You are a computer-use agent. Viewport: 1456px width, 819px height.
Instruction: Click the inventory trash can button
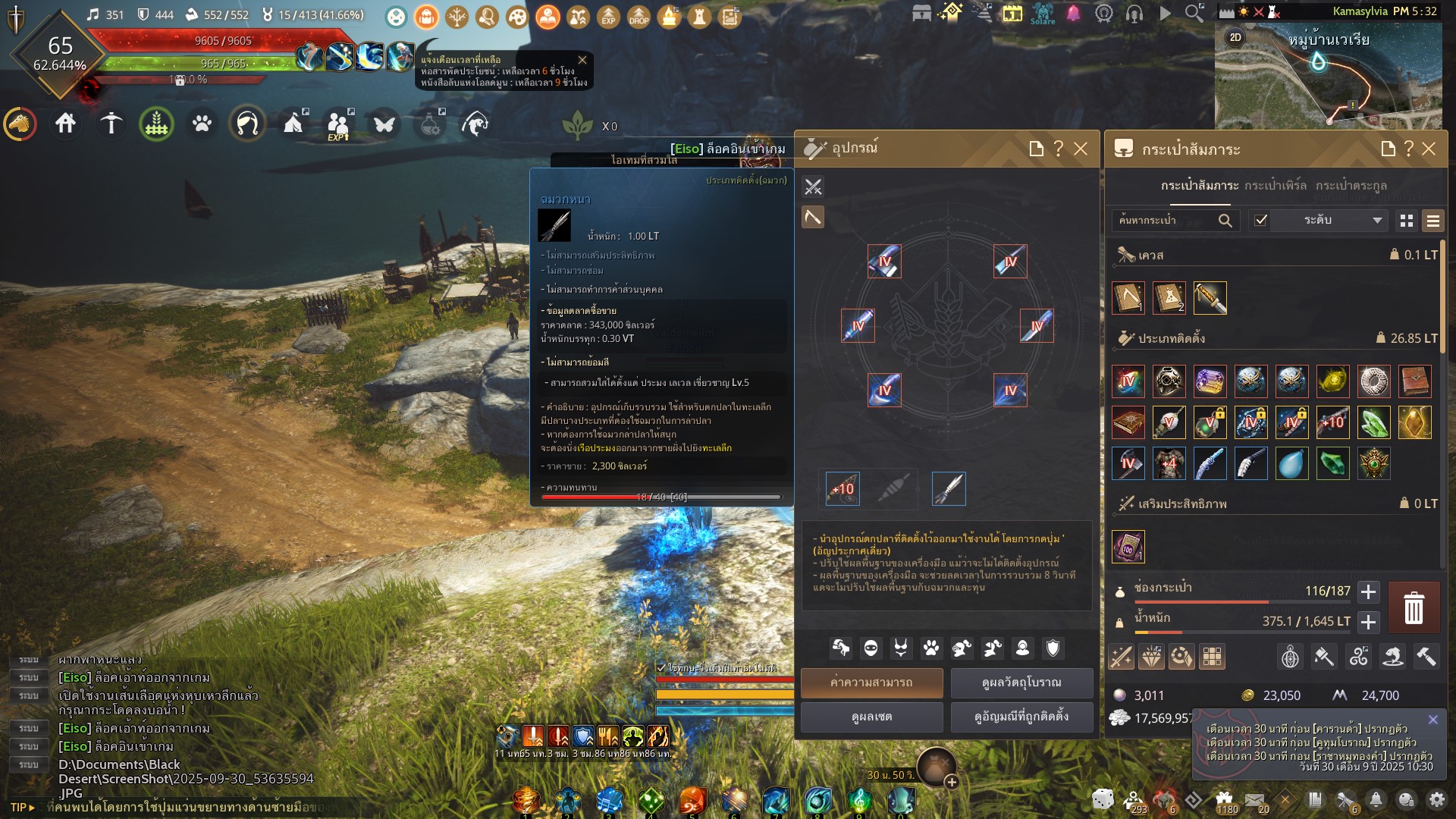click(x=1414, y=607)
